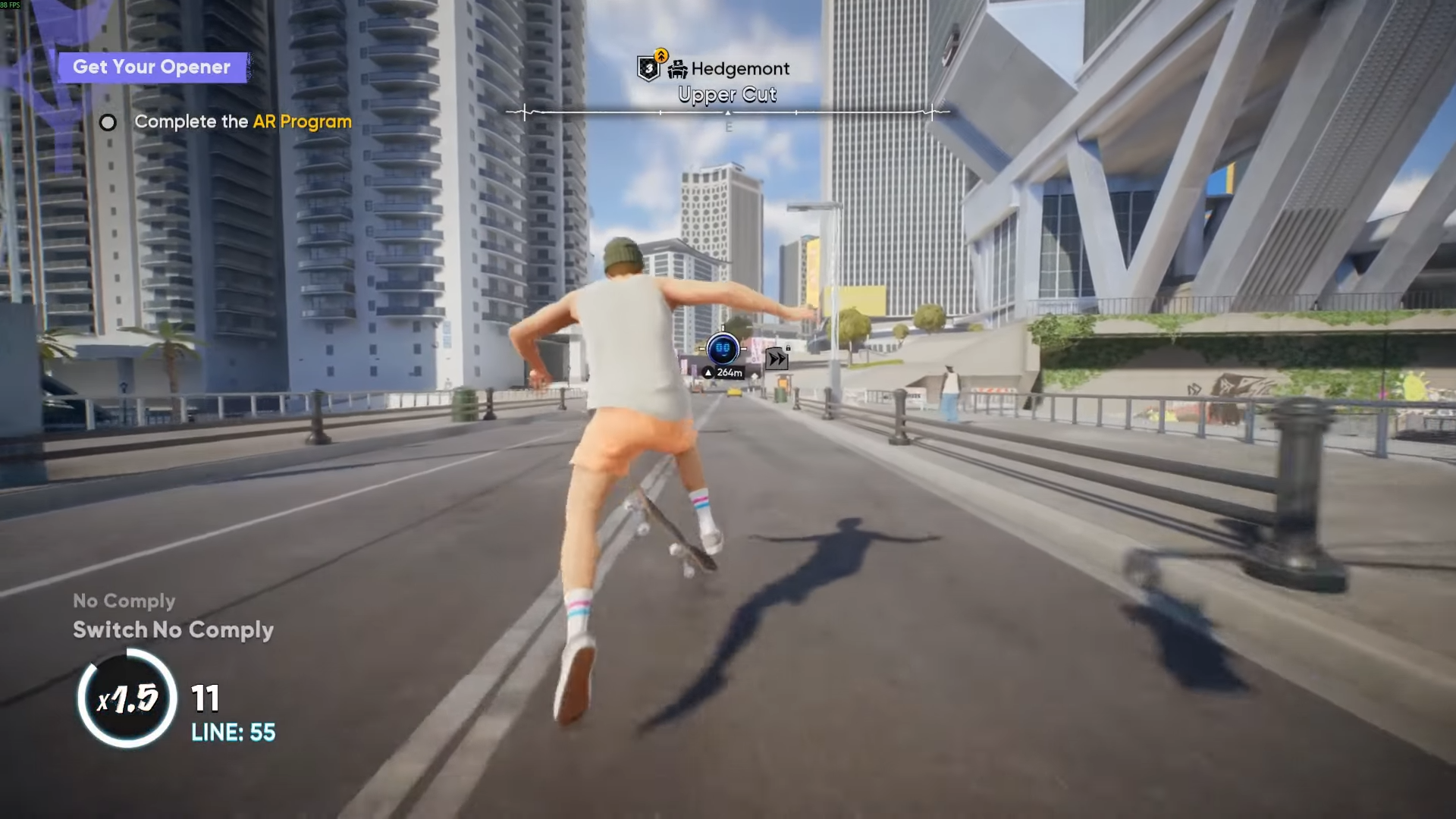Image resolution: width=1456 pixels, height=819 pixels.
Task: Click the orange upgrade arrows badge
Action: 661,55
